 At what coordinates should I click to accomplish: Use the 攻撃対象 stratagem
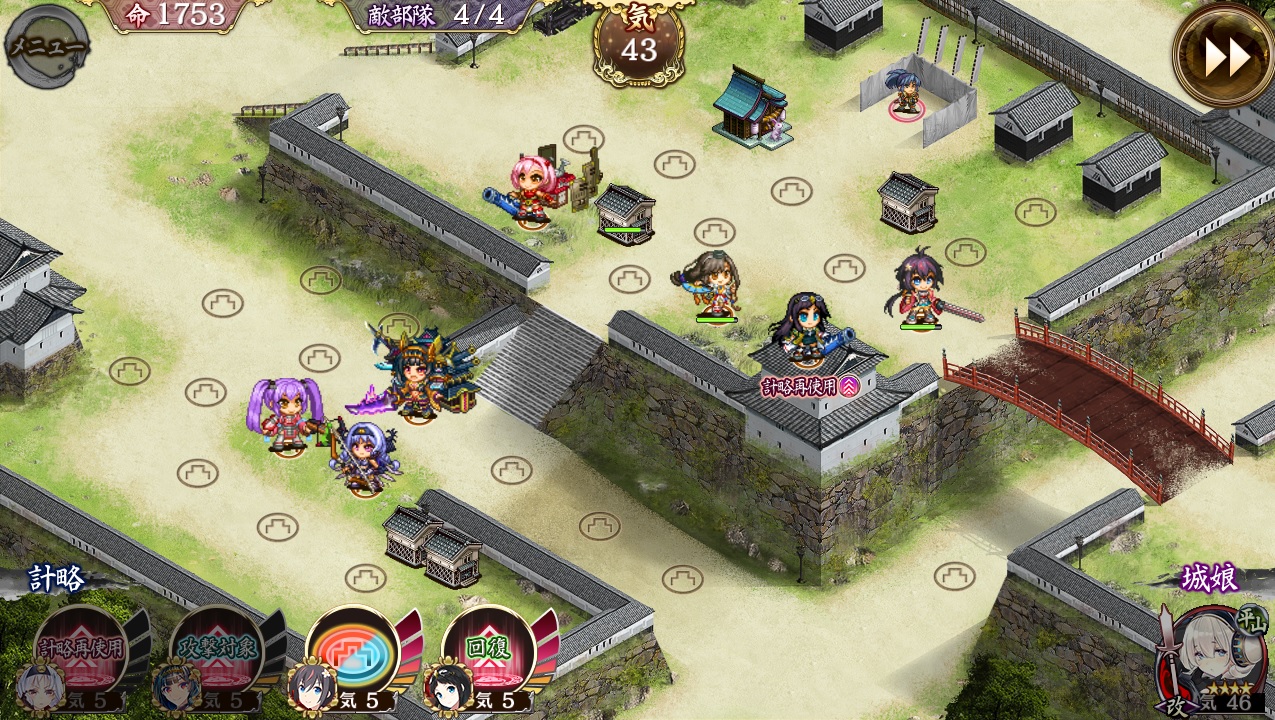tap(217, 648)
